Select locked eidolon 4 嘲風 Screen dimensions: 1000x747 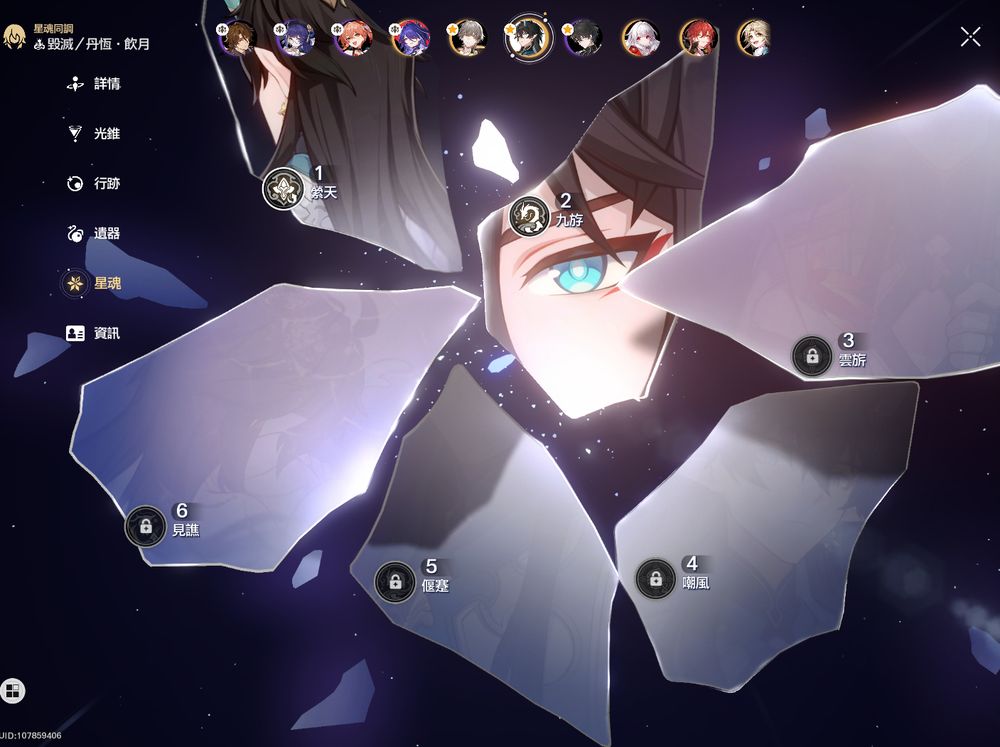tap(655, 578)
